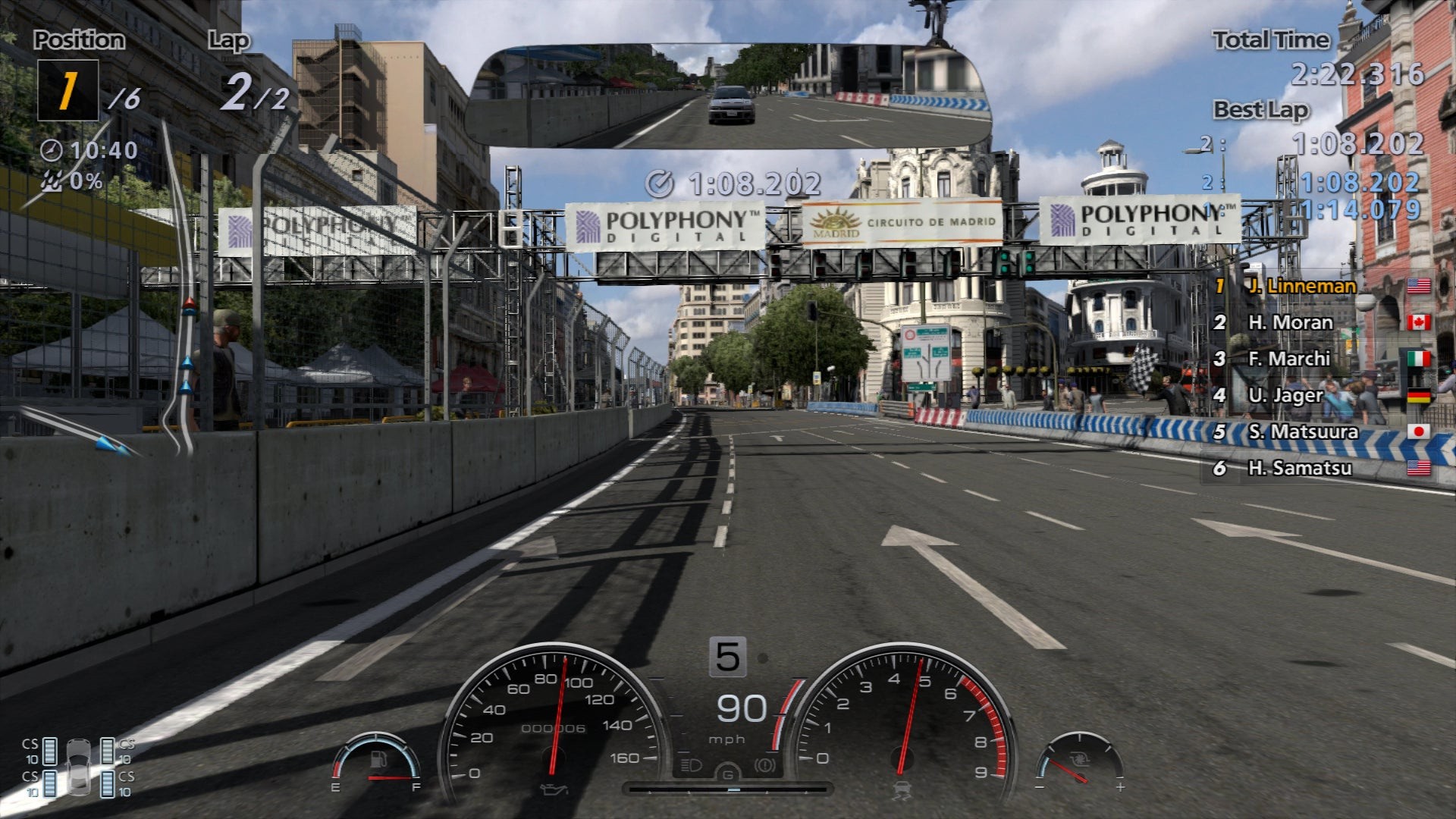
Task: Select H. Moran's leaderboard row
Action: (x=1291, y=322)
